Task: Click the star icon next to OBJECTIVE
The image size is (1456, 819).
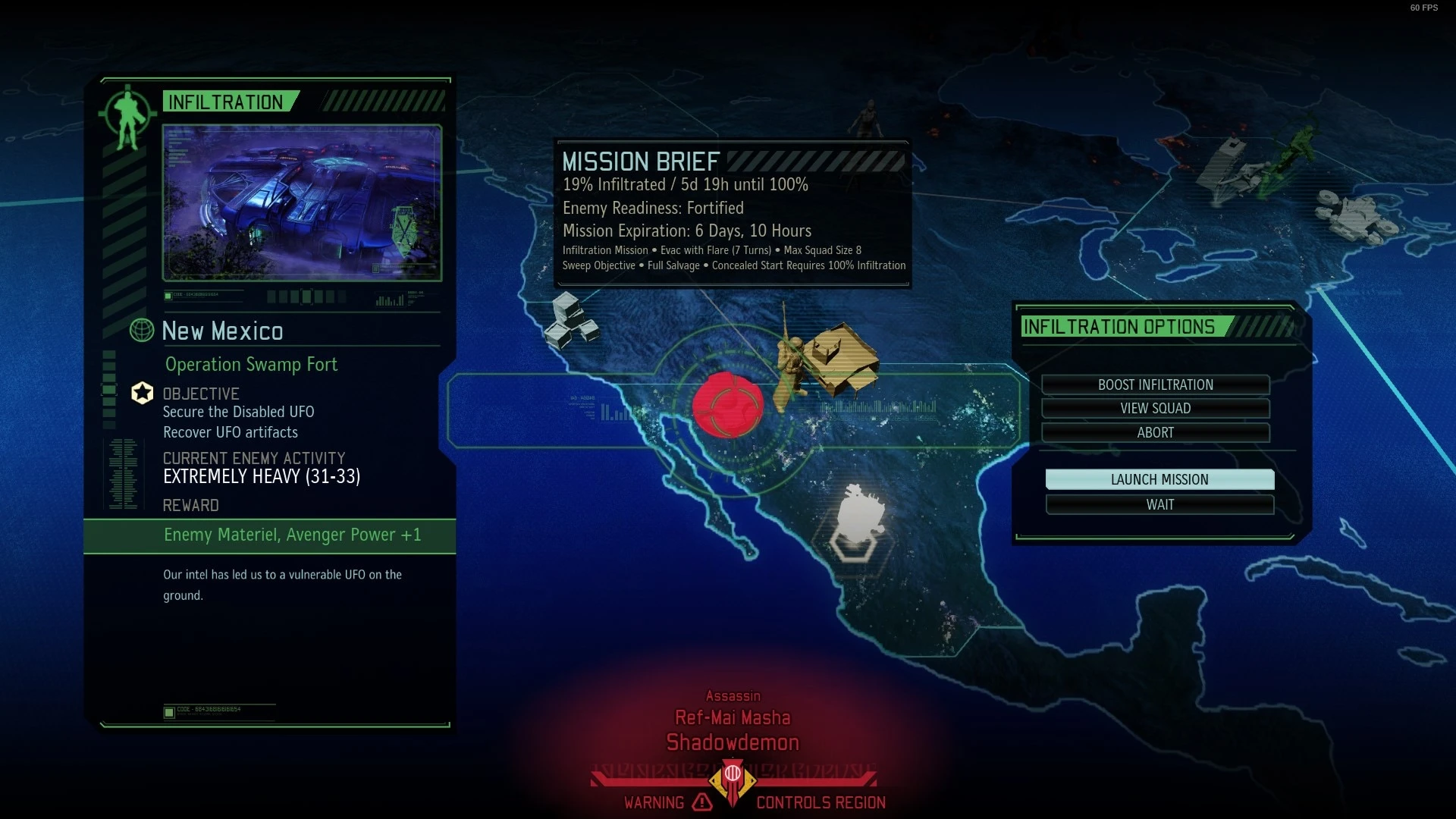Action: point(143,393)
